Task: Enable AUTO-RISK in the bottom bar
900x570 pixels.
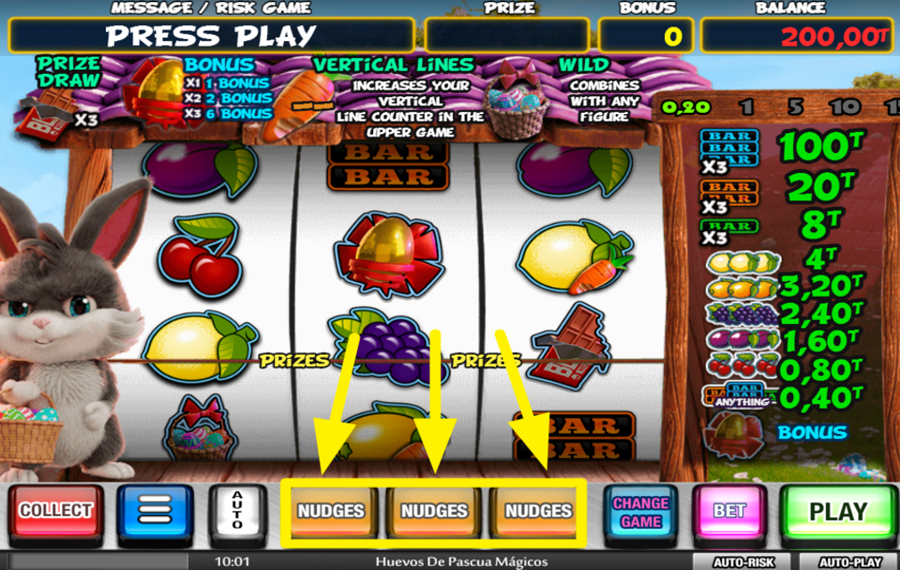Action: coord(746,562)
